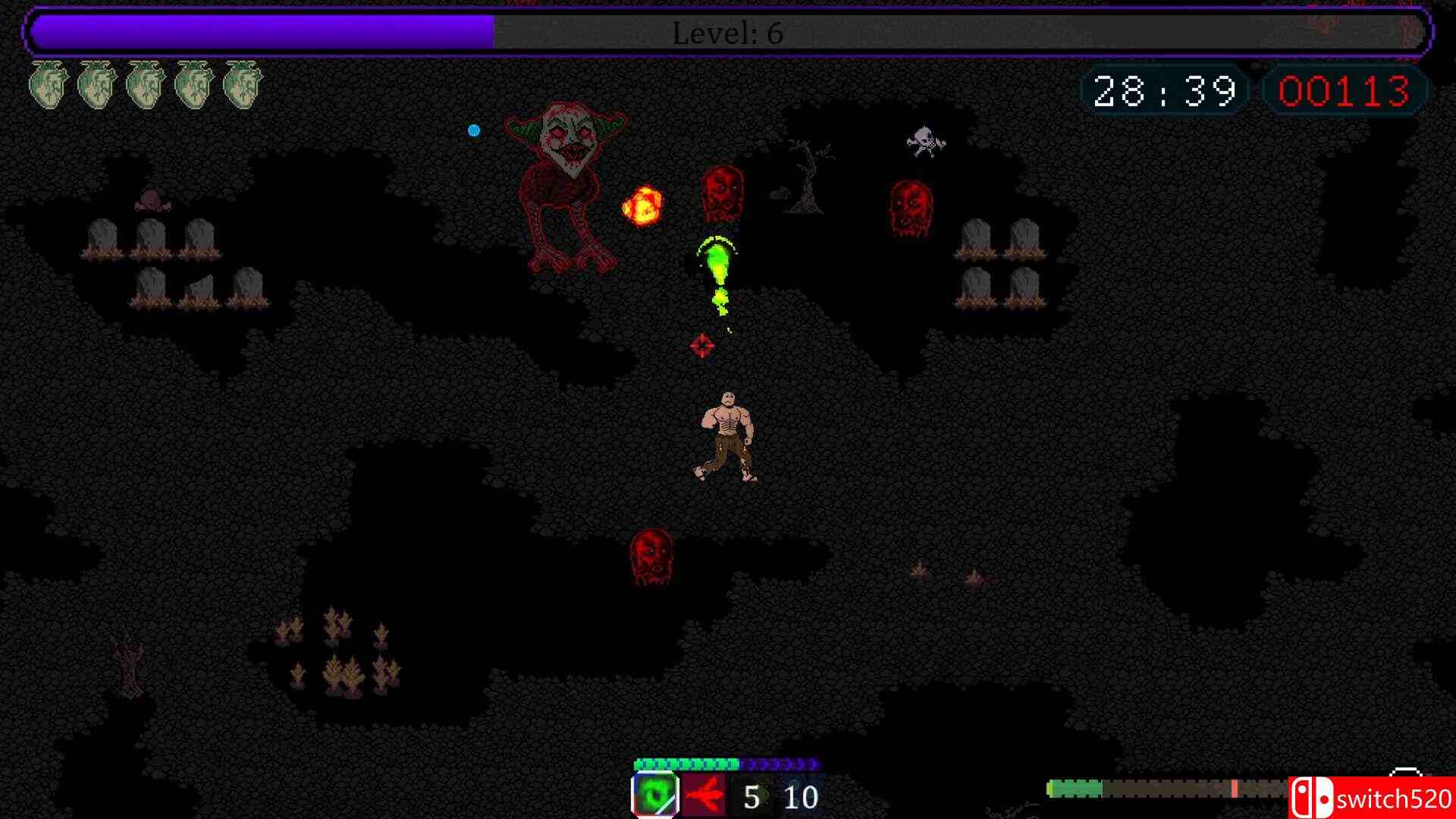Select the green swirl weapon slot
This screenshot has width=1456, height=819.
point(655,795)
